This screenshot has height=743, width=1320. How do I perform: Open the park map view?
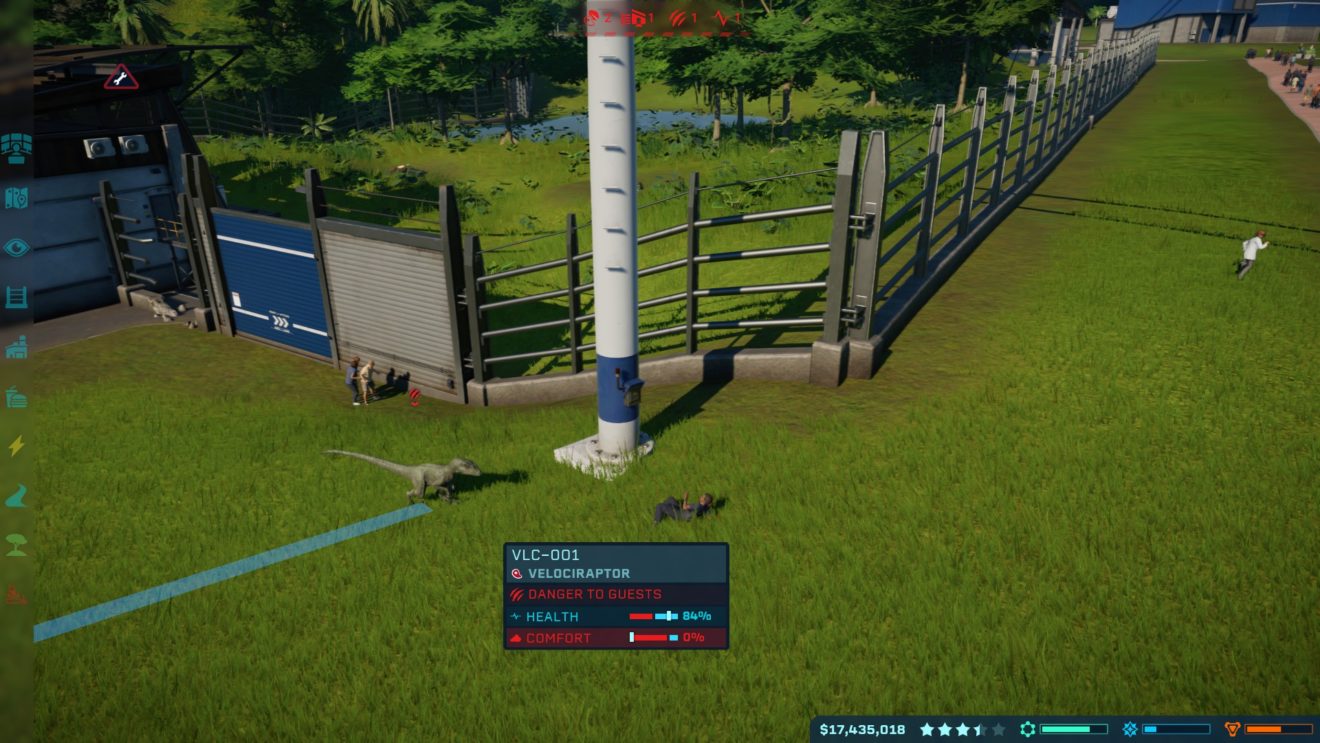point(16,198)
